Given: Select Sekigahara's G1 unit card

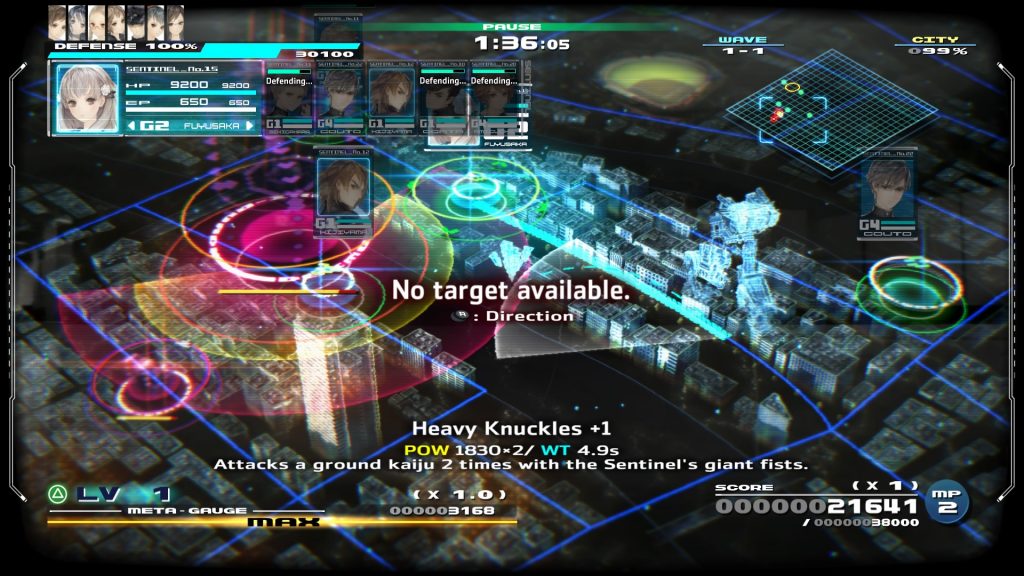Looking at the screenshot, I should 289,100.
